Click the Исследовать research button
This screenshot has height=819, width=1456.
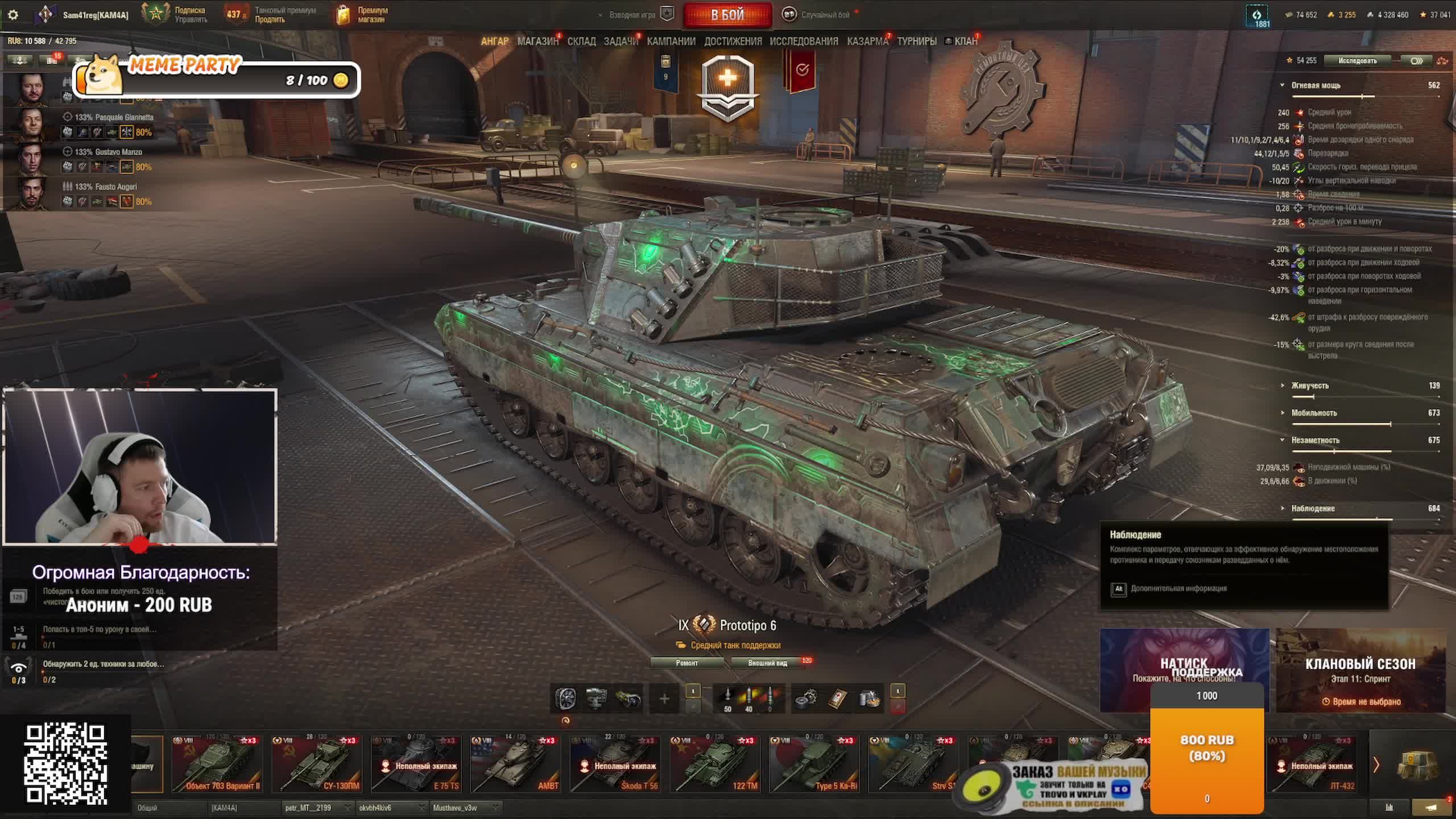(x=1357, y=61)
